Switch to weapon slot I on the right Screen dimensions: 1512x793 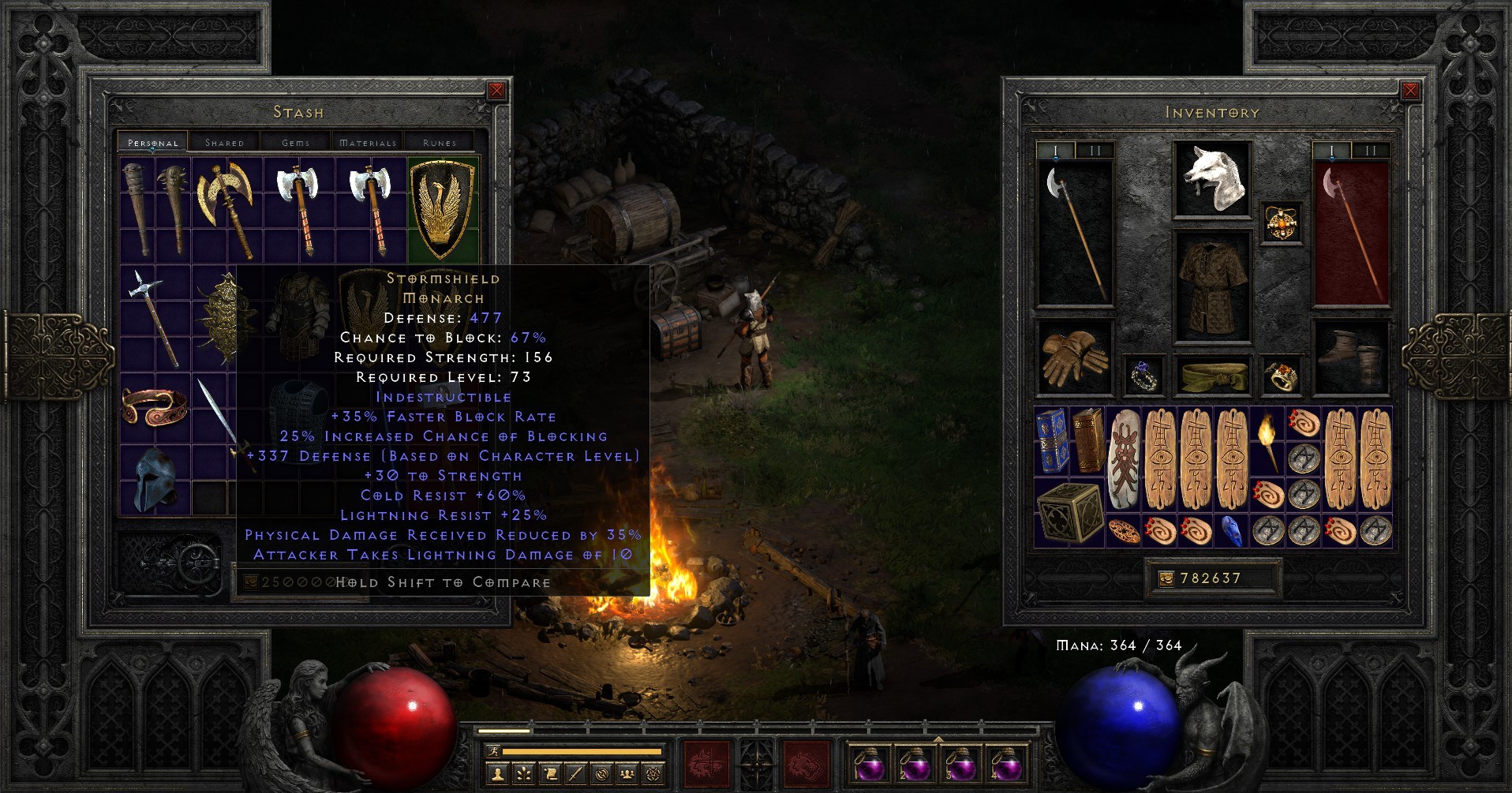(1331, 150)
